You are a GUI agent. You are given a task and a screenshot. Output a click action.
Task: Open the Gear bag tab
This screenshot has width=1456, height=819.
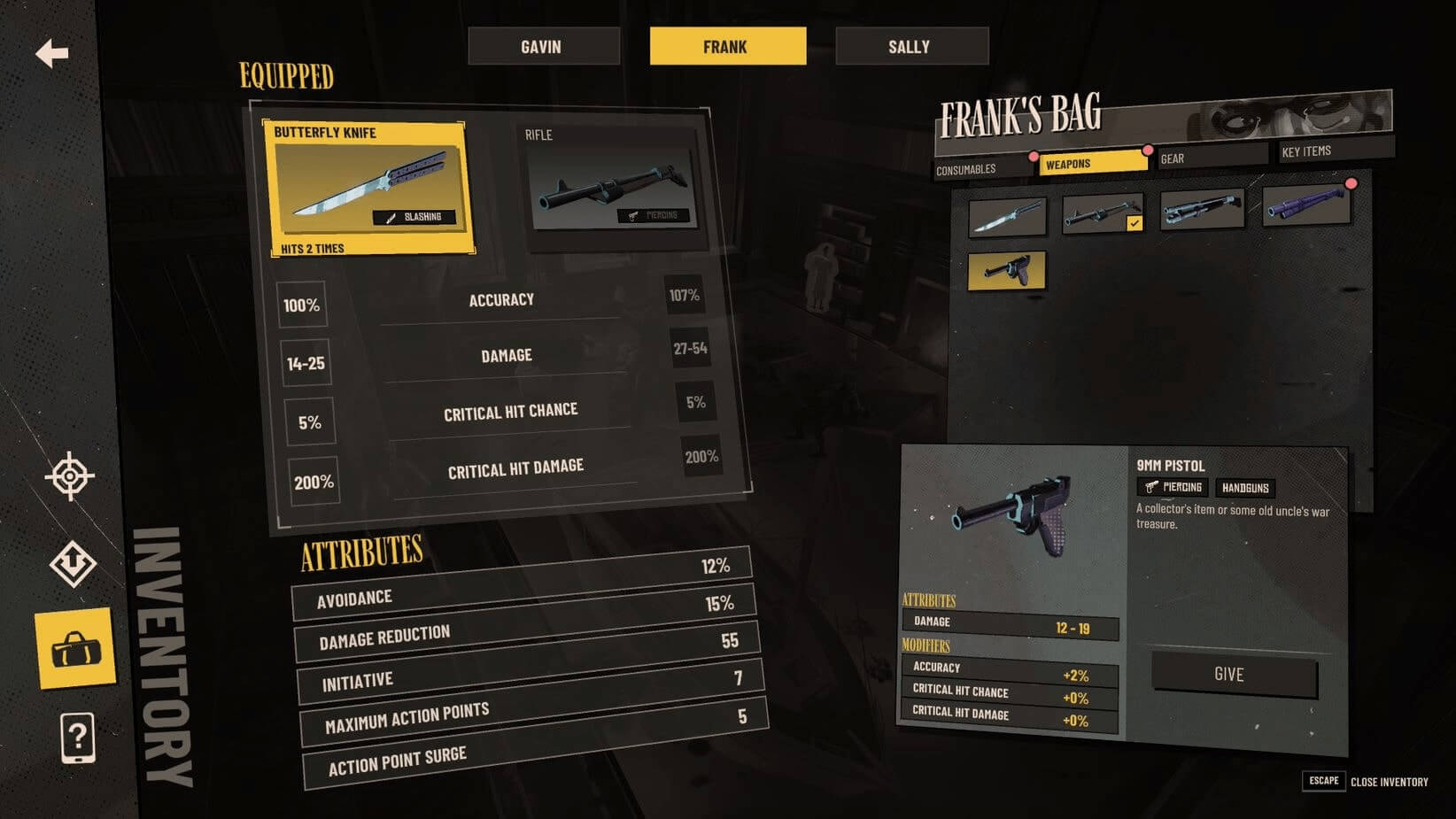[x=1212, y=158]
